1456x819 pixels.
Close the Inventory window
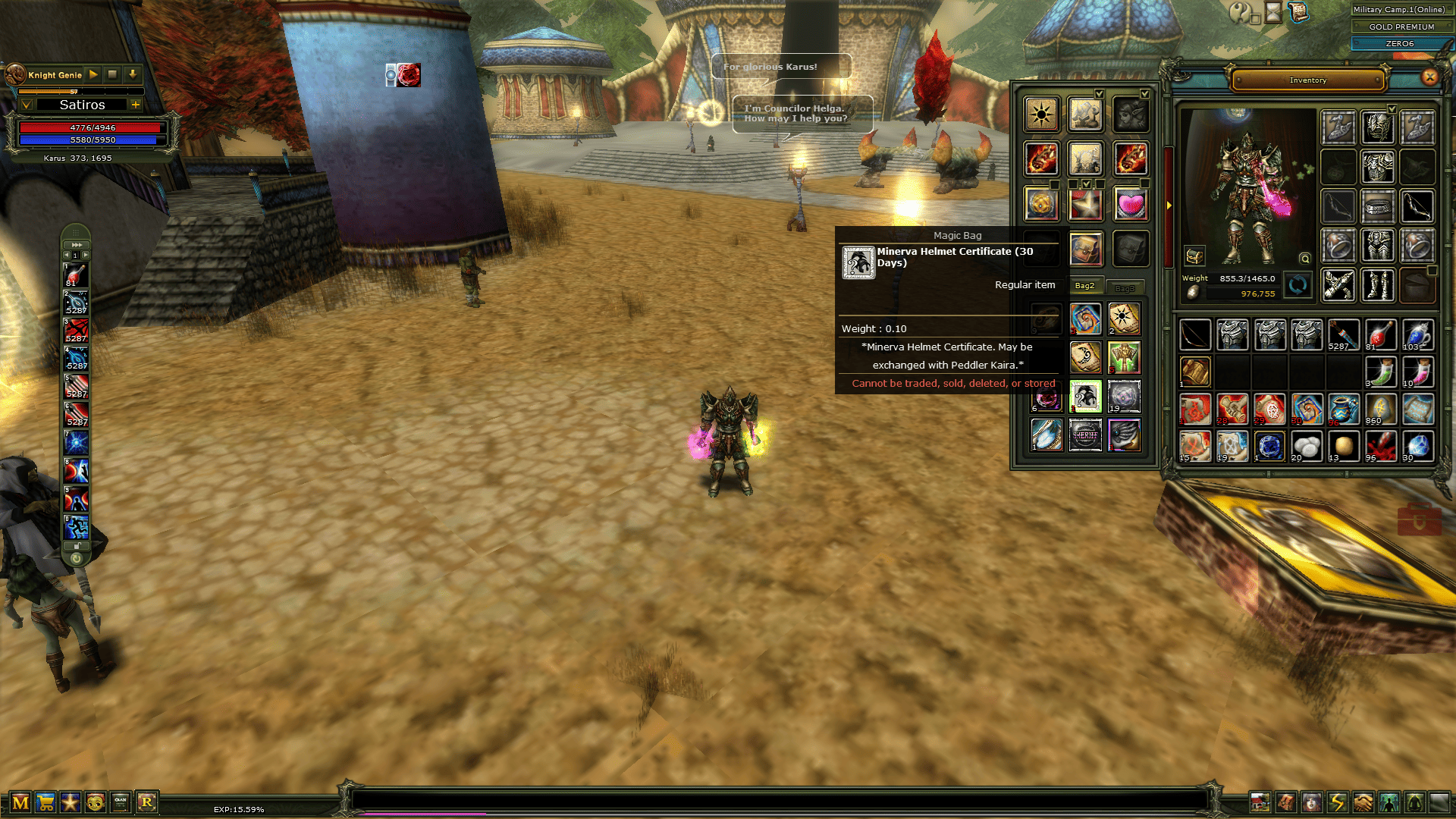[x=1429, y=77]
